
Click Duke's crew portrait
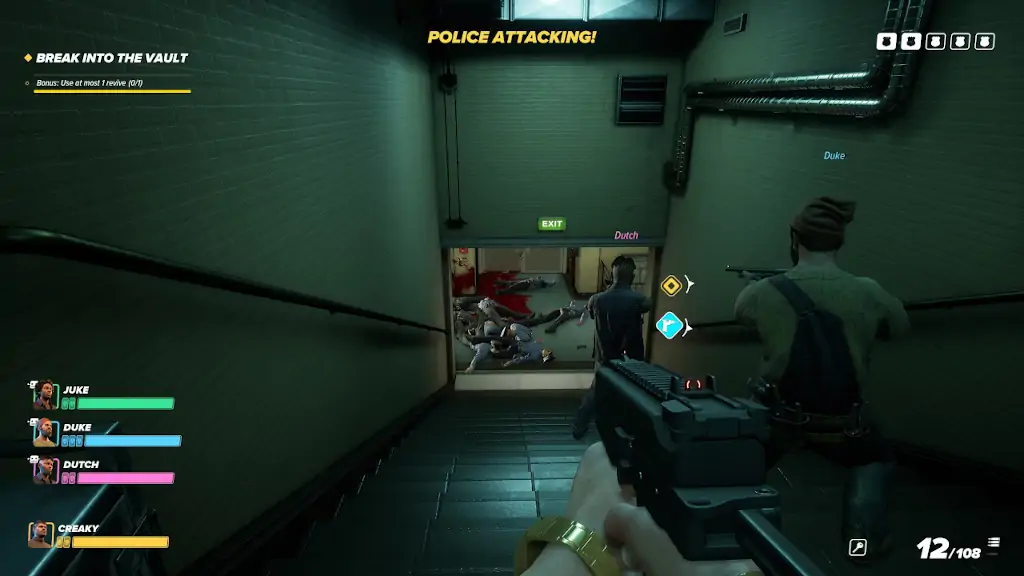click(45, 433)
